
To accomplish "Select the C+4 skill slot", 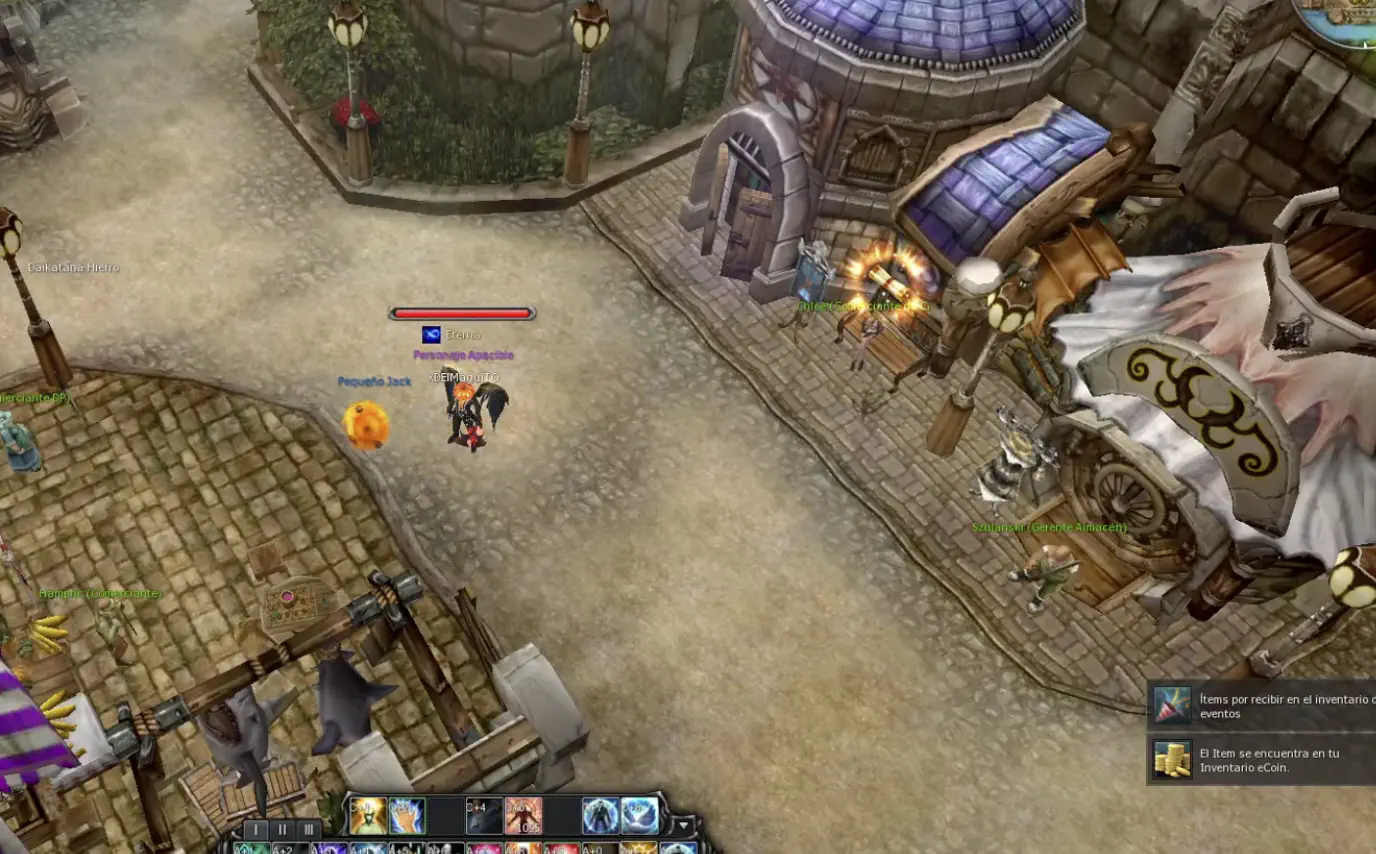I will (x=485, y=815).
